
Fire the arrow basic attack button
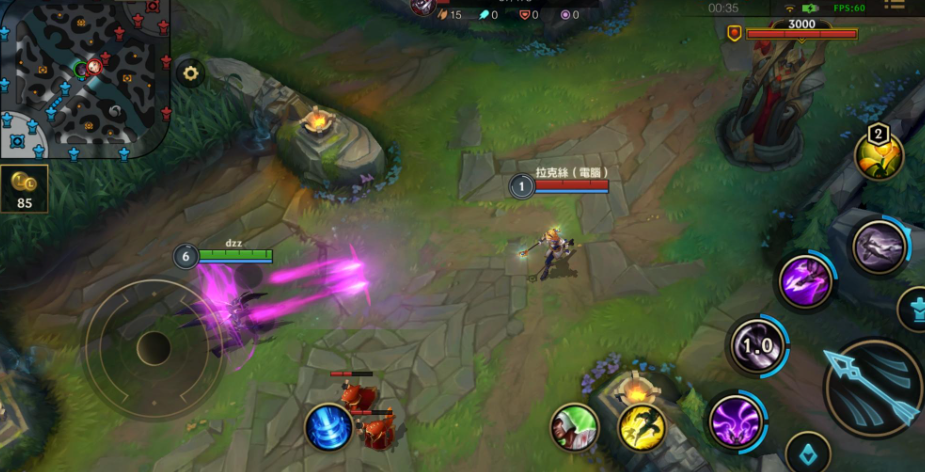pos(873,387)
